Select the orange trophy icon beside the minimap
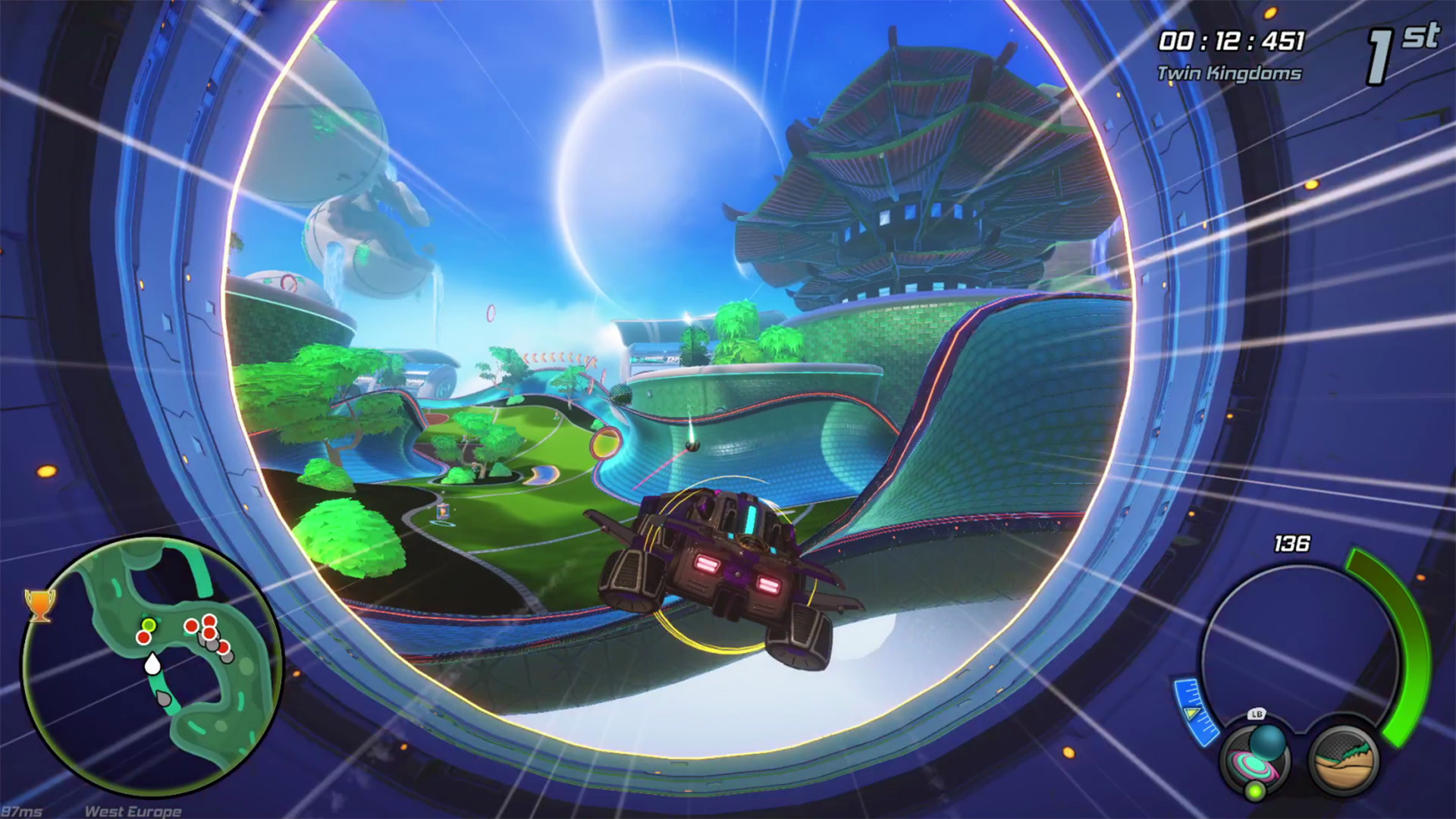 (x=40, y=605)
